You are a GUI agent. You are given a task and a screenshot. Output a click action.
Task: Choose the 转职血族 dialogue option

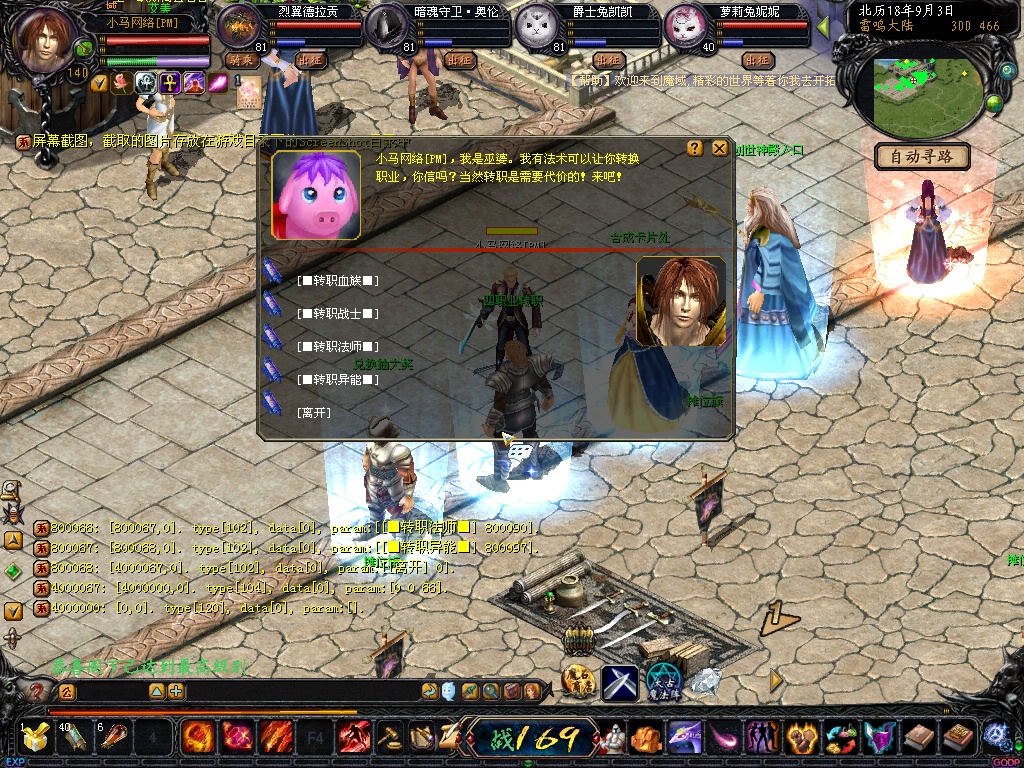pyautogui.click(x=338, y=281)
